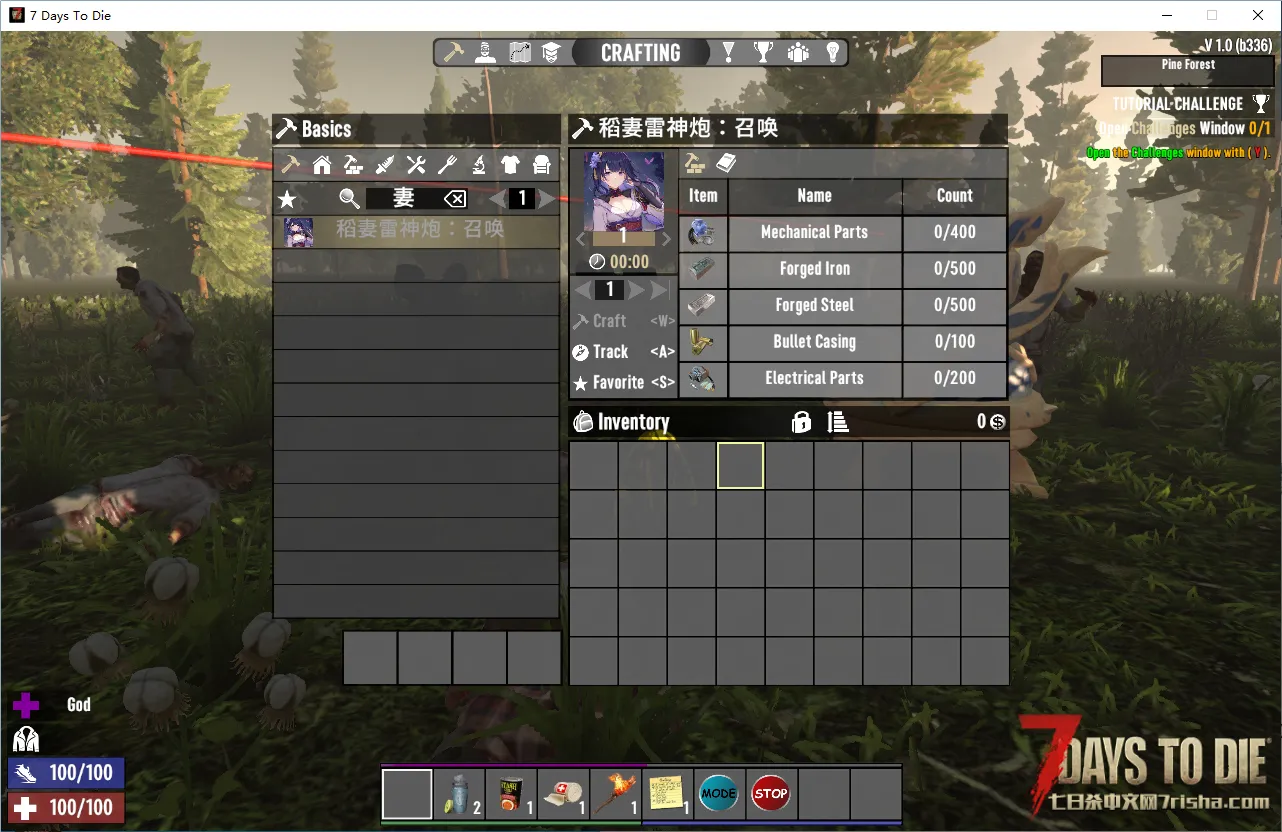Track this recipe
This screenshot has height=832, width=1282.
tap(610, 352)
